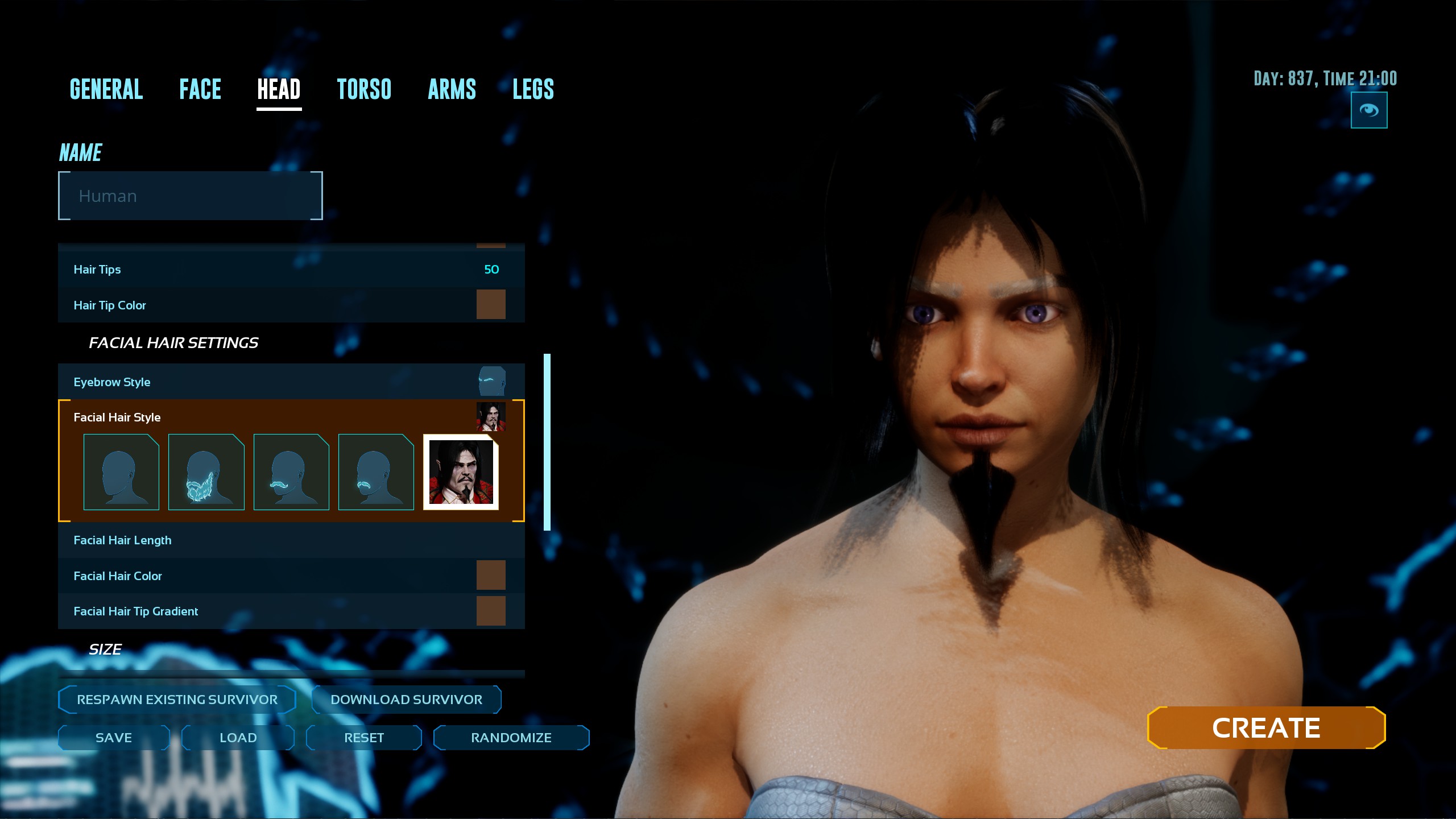Select the vampire portrait facial hair style
The width and height of the screenshot is (1456, 819).
[461, 472]
